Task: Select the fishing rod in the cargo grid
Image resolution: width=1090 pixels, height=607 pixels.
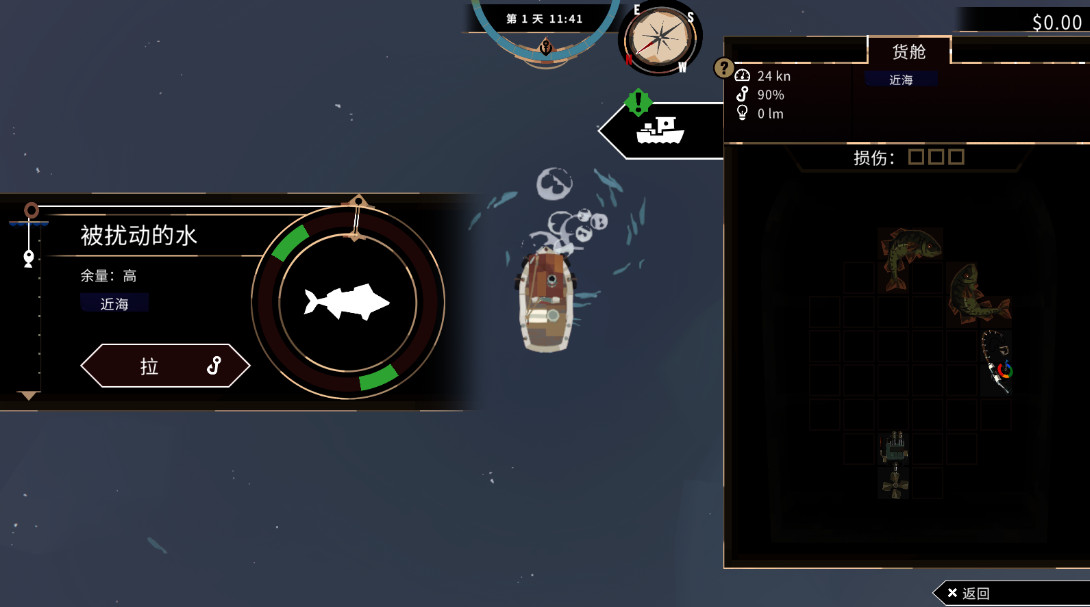Action: [x=997, y=361]
